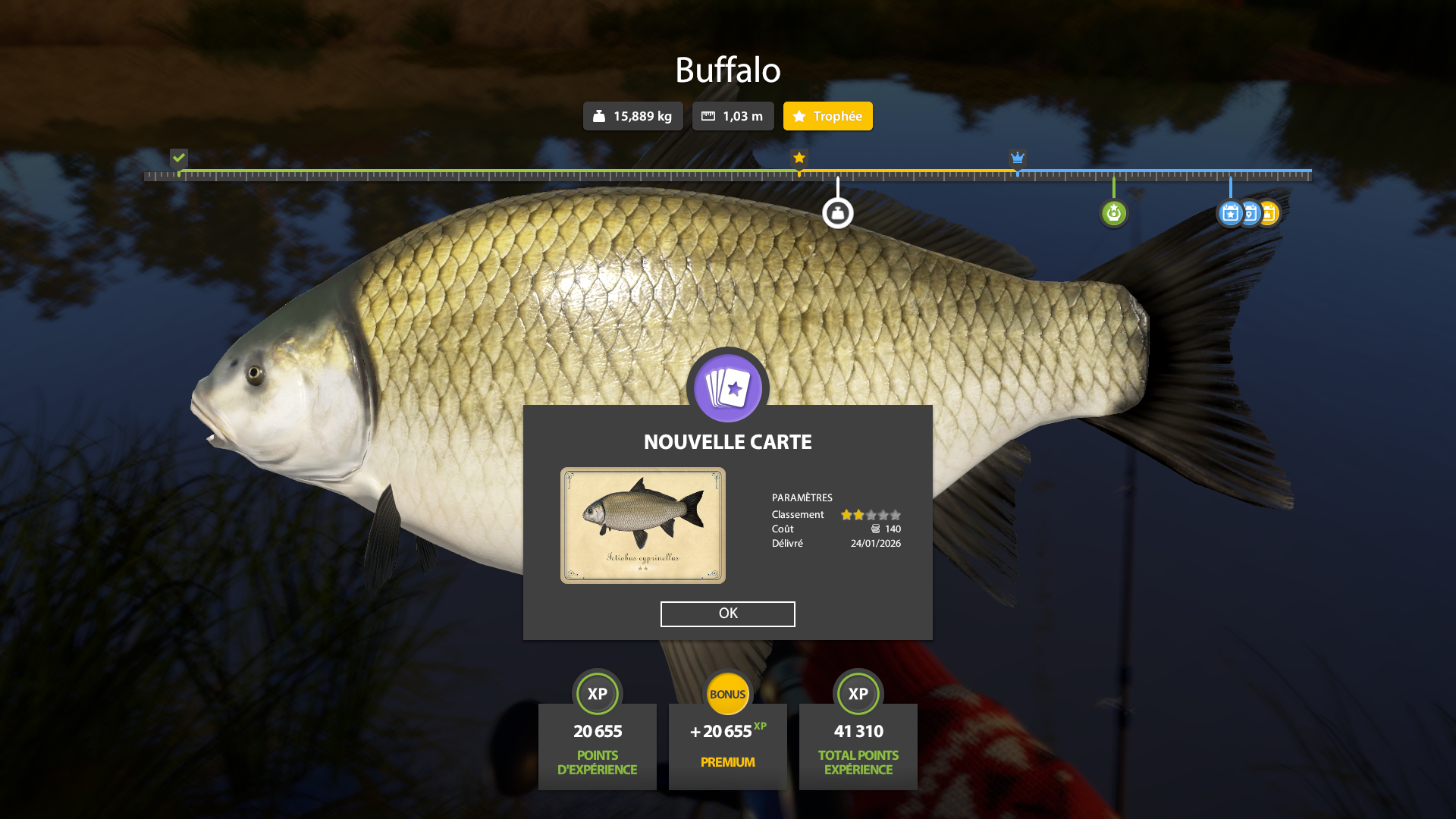Screen dimensions: 1456x819
Task: Click the purple new card deck icon
Action: coord(727,388)
